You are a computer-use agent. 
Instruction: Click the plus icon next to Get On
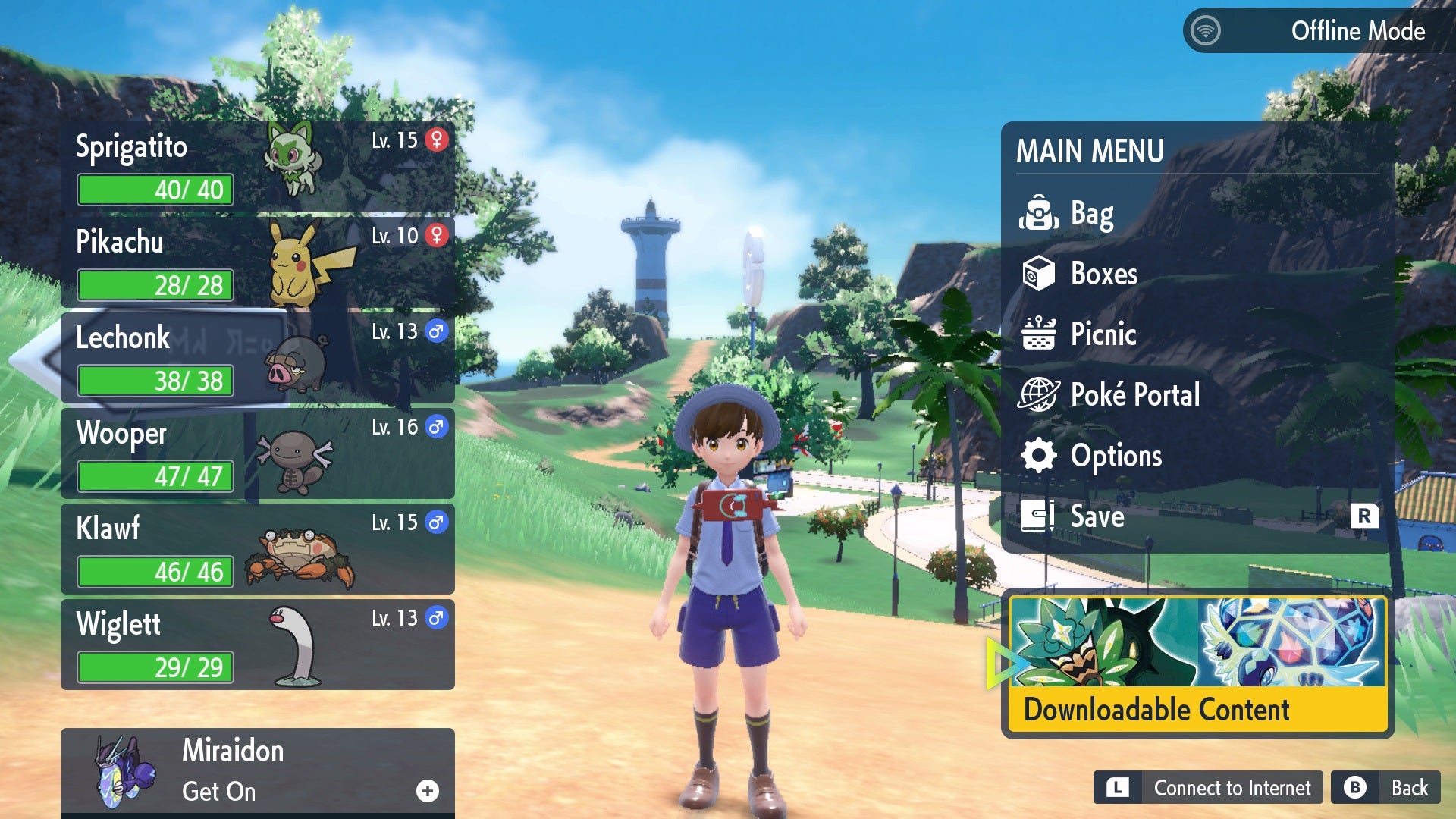(x=428, y=791)
